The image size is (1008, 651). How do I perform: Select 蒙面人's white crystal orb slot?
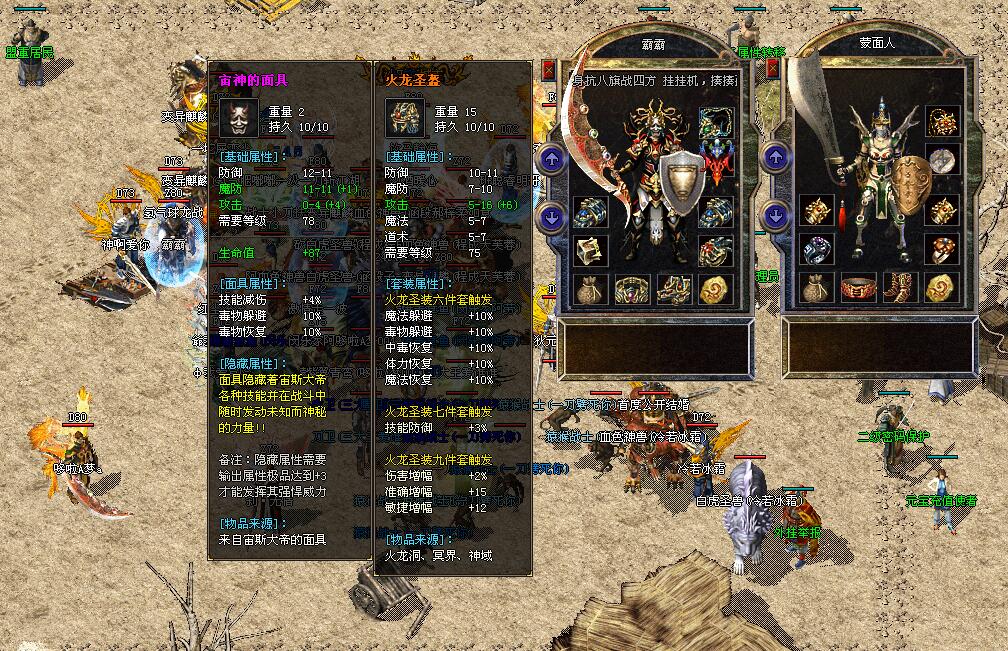point(940,160)
